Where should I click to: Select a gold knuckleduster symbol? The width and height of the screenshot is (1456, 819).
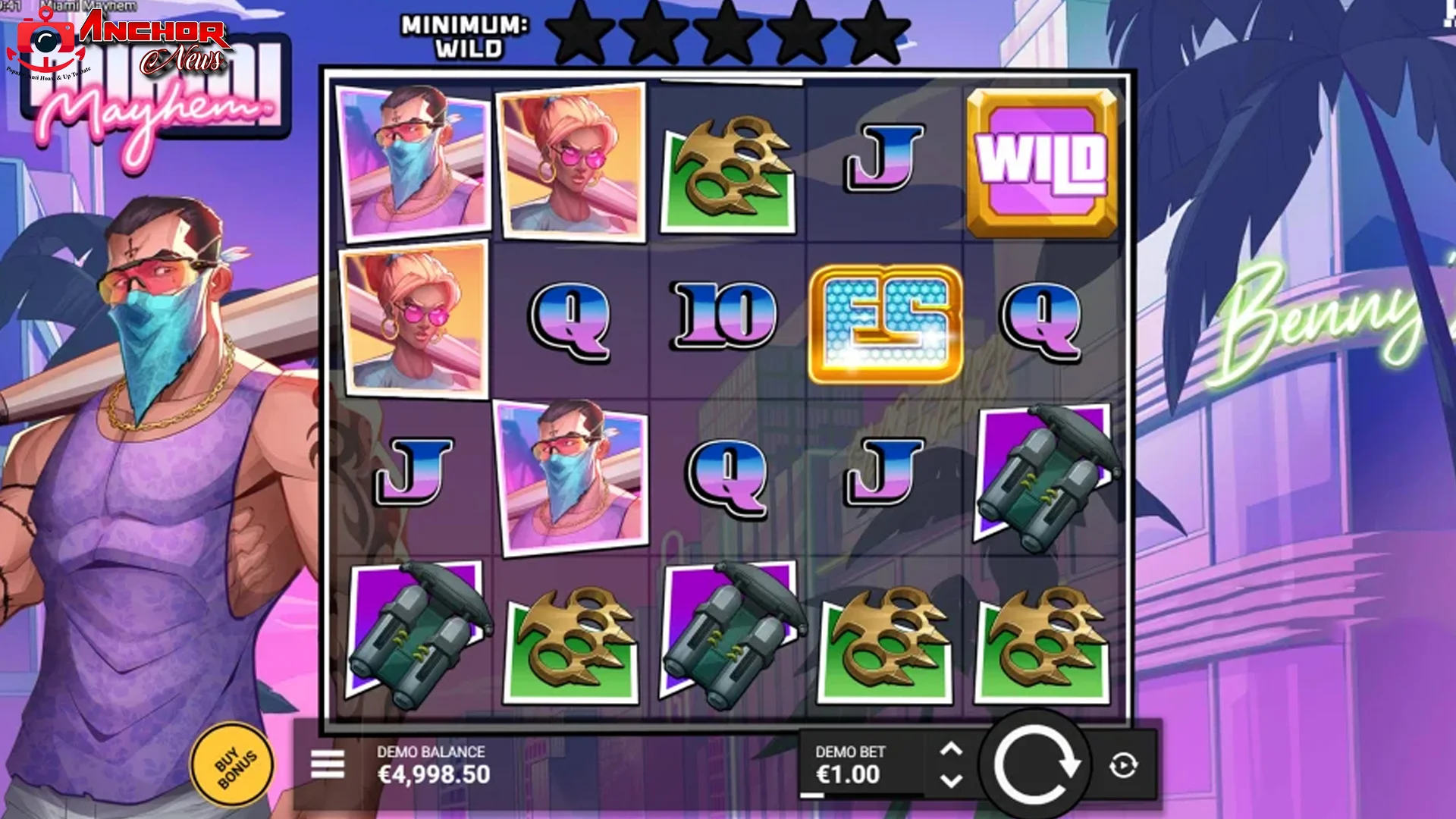coord(730,165)
